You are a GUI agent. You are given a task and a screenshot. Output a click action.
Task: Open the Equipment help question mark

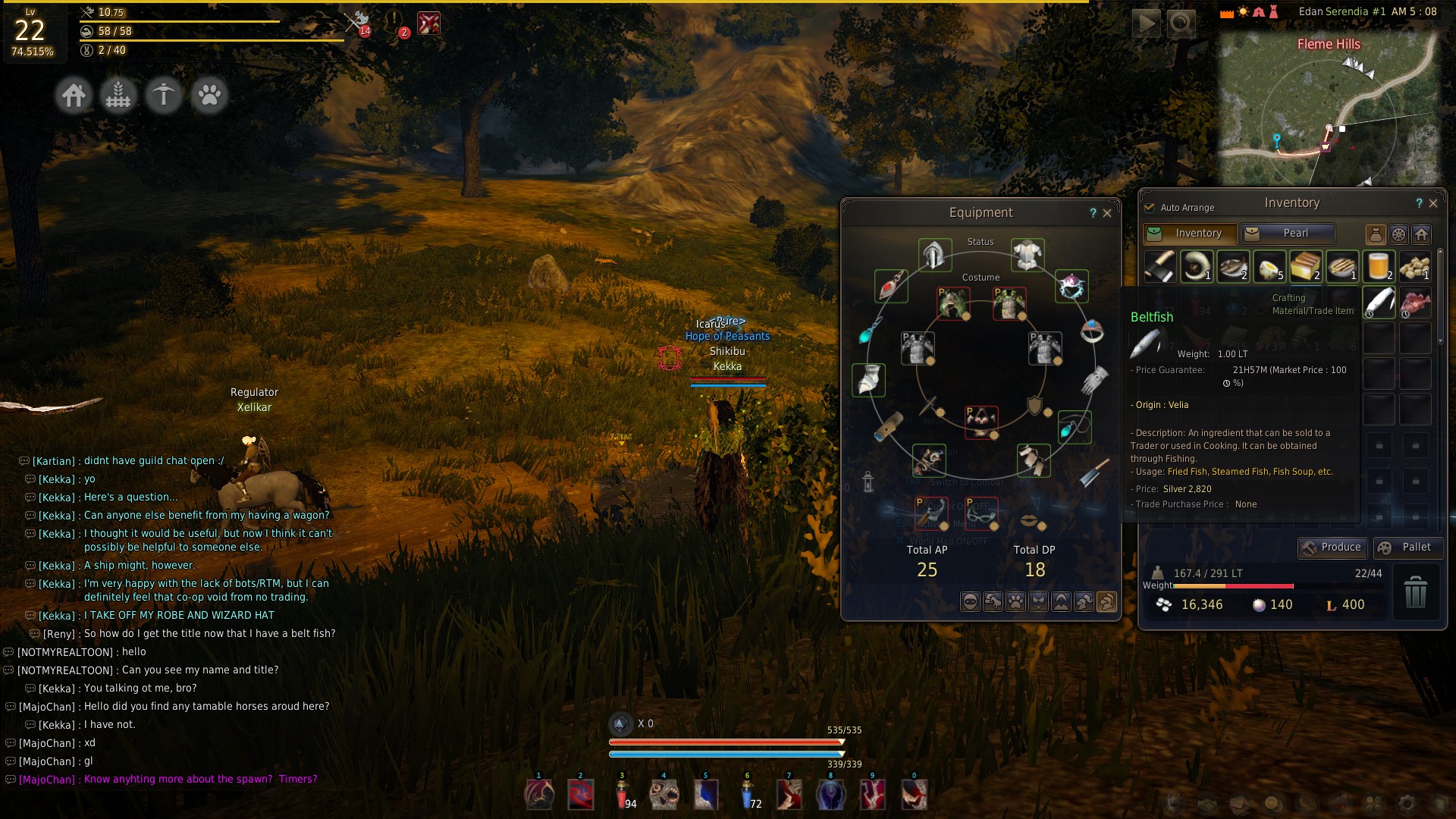pos(1093,213)
